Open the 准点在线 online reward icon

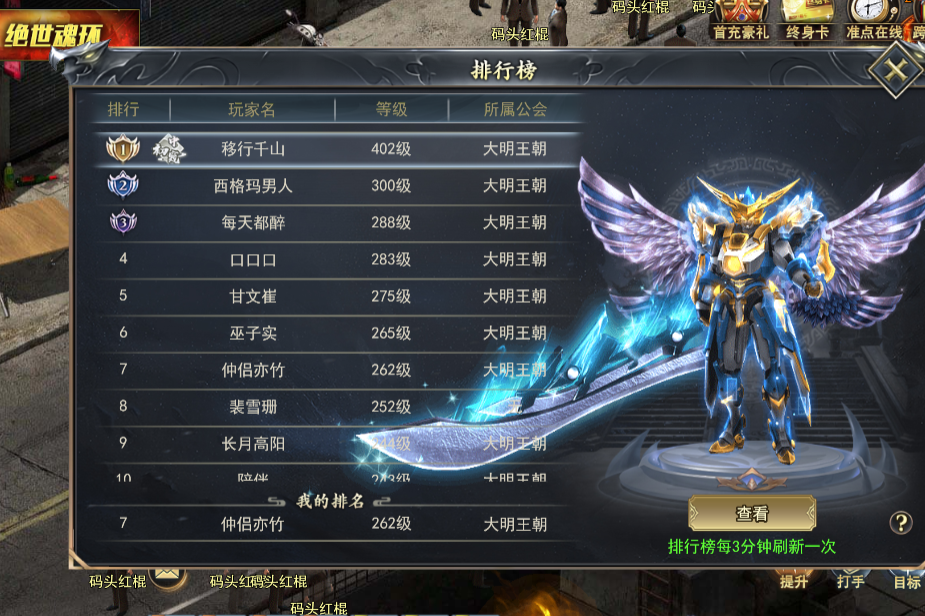[x=873, y=19]
